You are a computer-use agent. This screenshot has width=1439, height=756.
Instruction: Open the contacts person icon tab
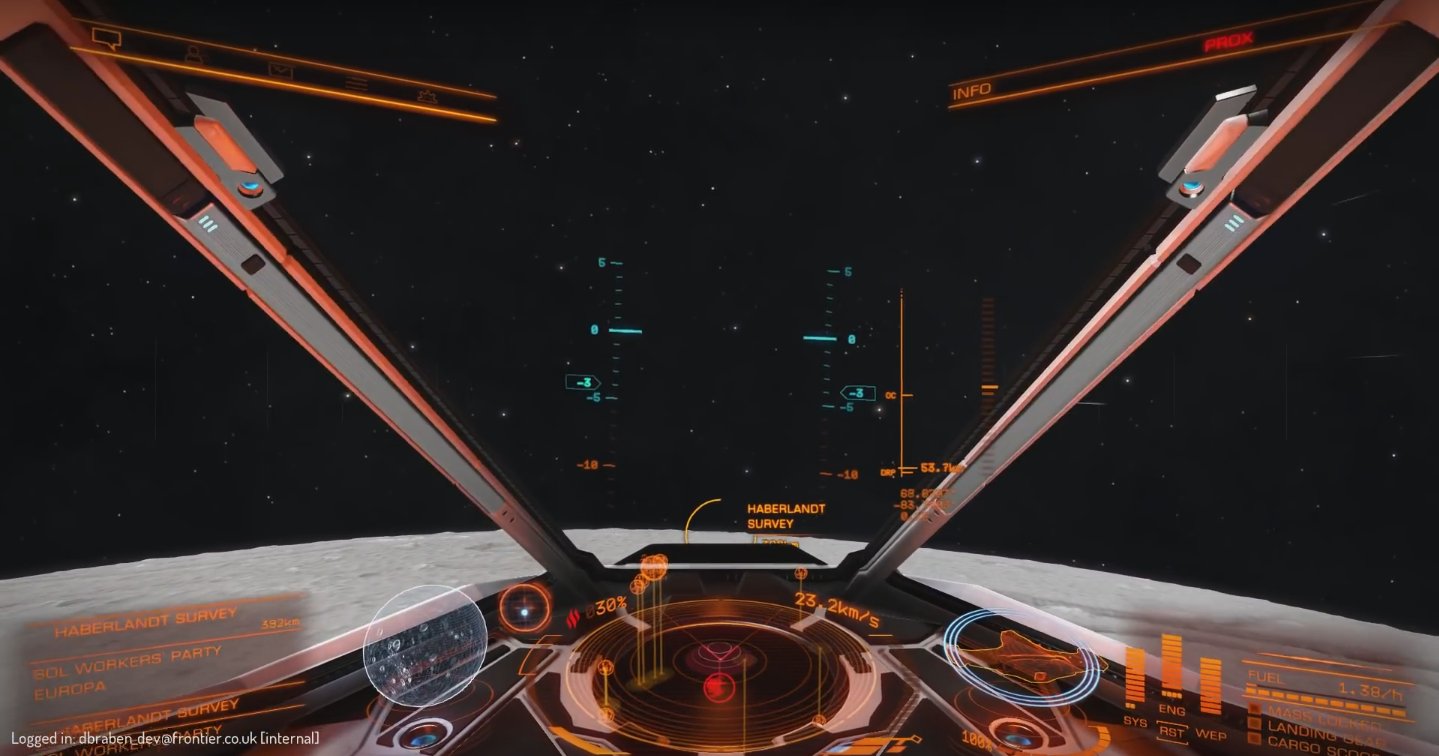(x=193, y=56)
